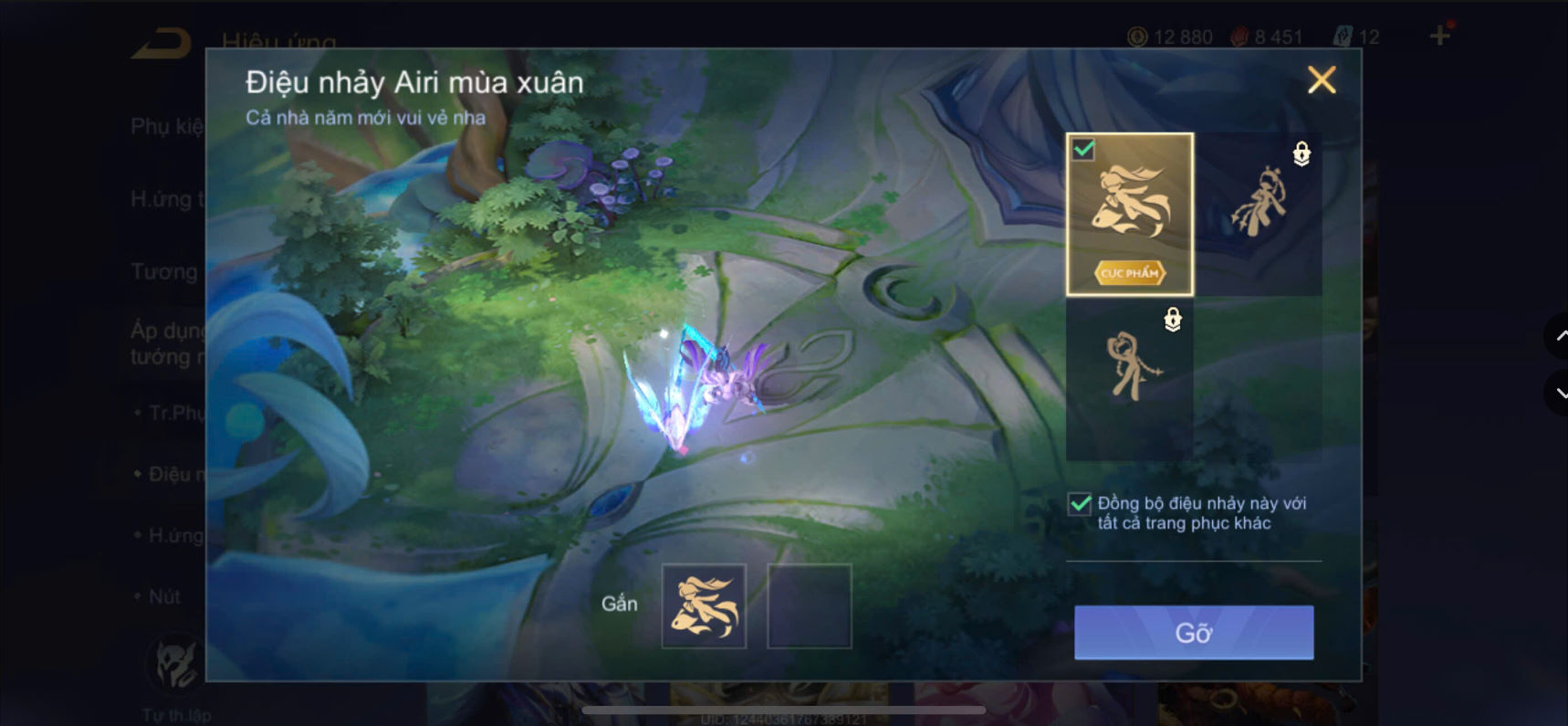Screen dimensions: 1568x726
Task: Select the Airi spring dance thumbnail marked Cục Phẩm
Action: click(x=1129, y=216)
